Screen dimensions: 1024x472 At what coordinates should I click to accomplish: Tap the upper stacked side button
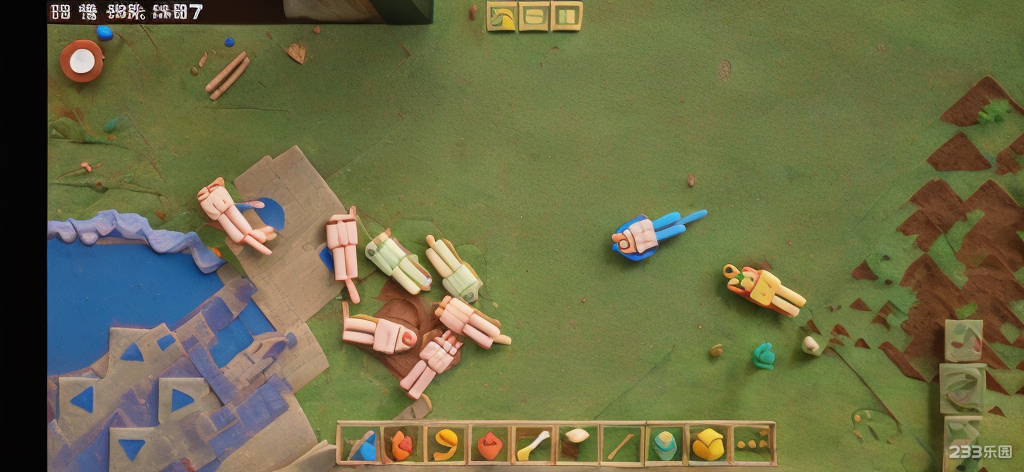coord(964,340)
